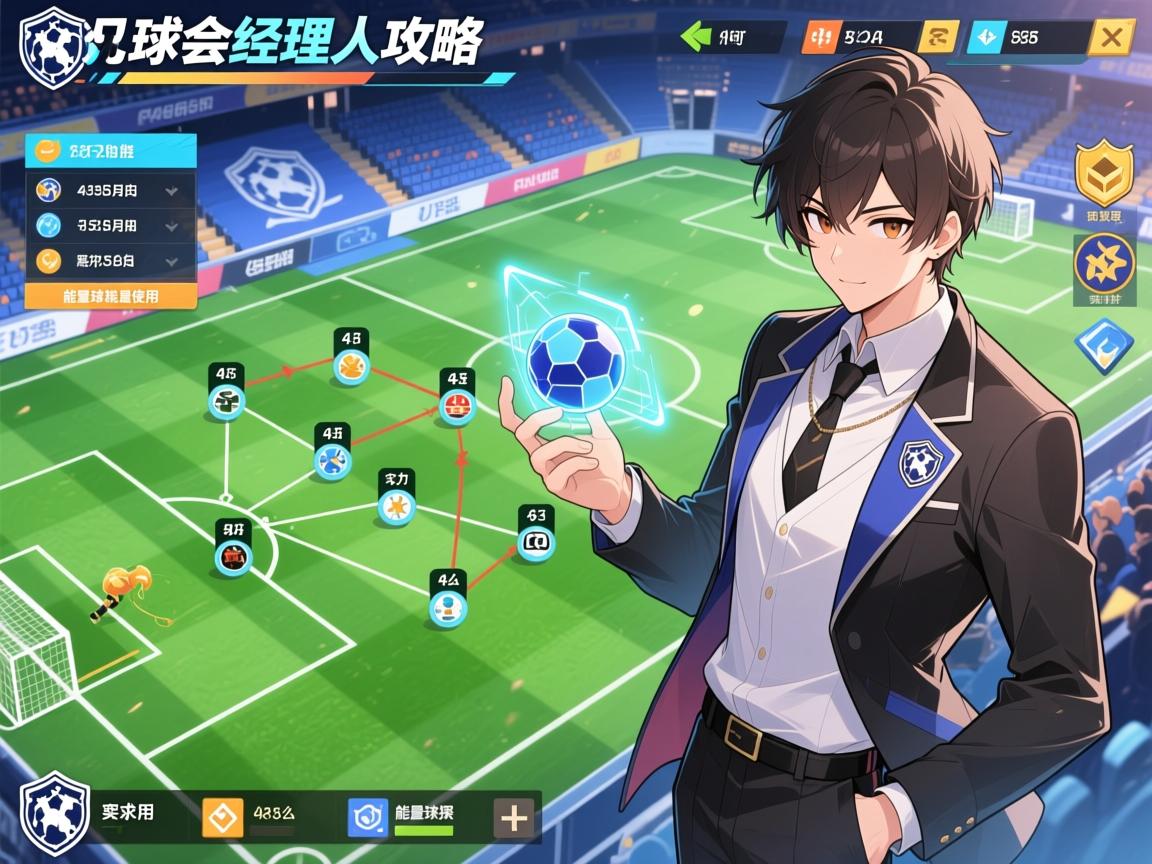The image size is (1152, 864).
Task: Click the club shield emblem at bottom left
Action: (55, 812)
